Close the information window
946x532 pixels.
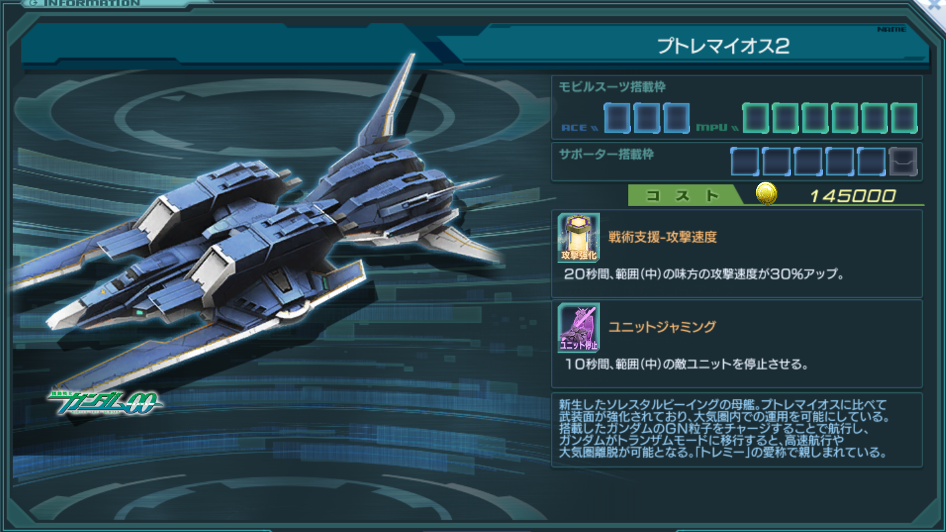tap(937, 7)
